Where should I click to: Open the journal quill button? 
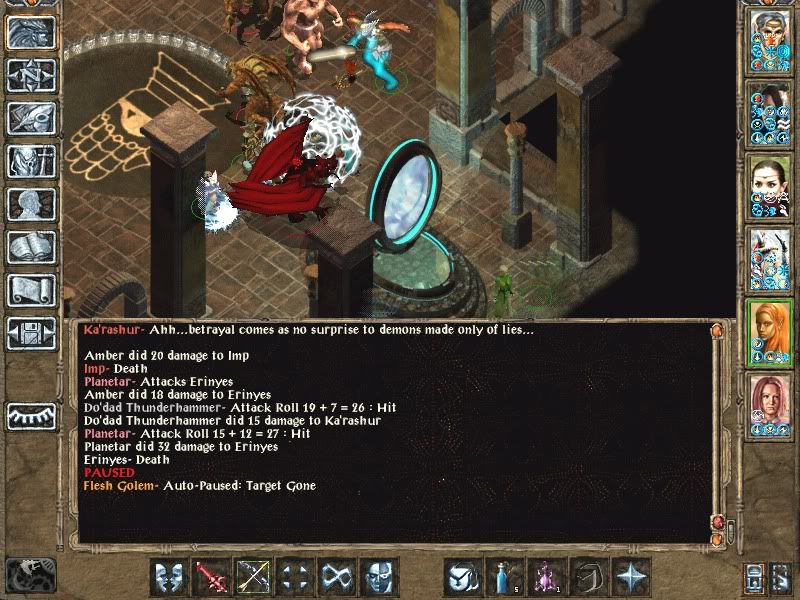click(x=31, y=118)
